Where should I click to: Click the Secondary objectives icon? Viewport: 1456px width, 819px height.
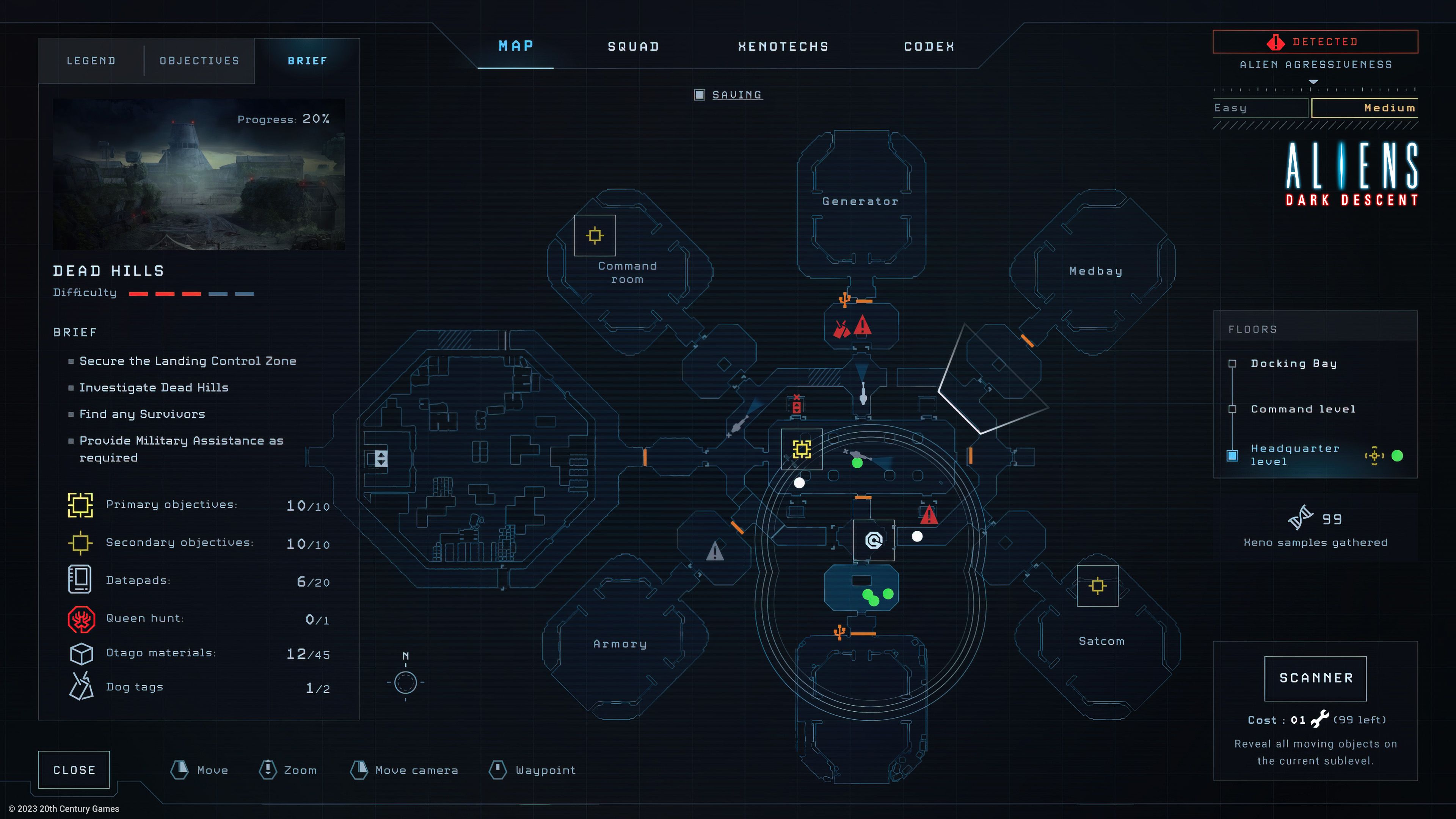[80, 543]
